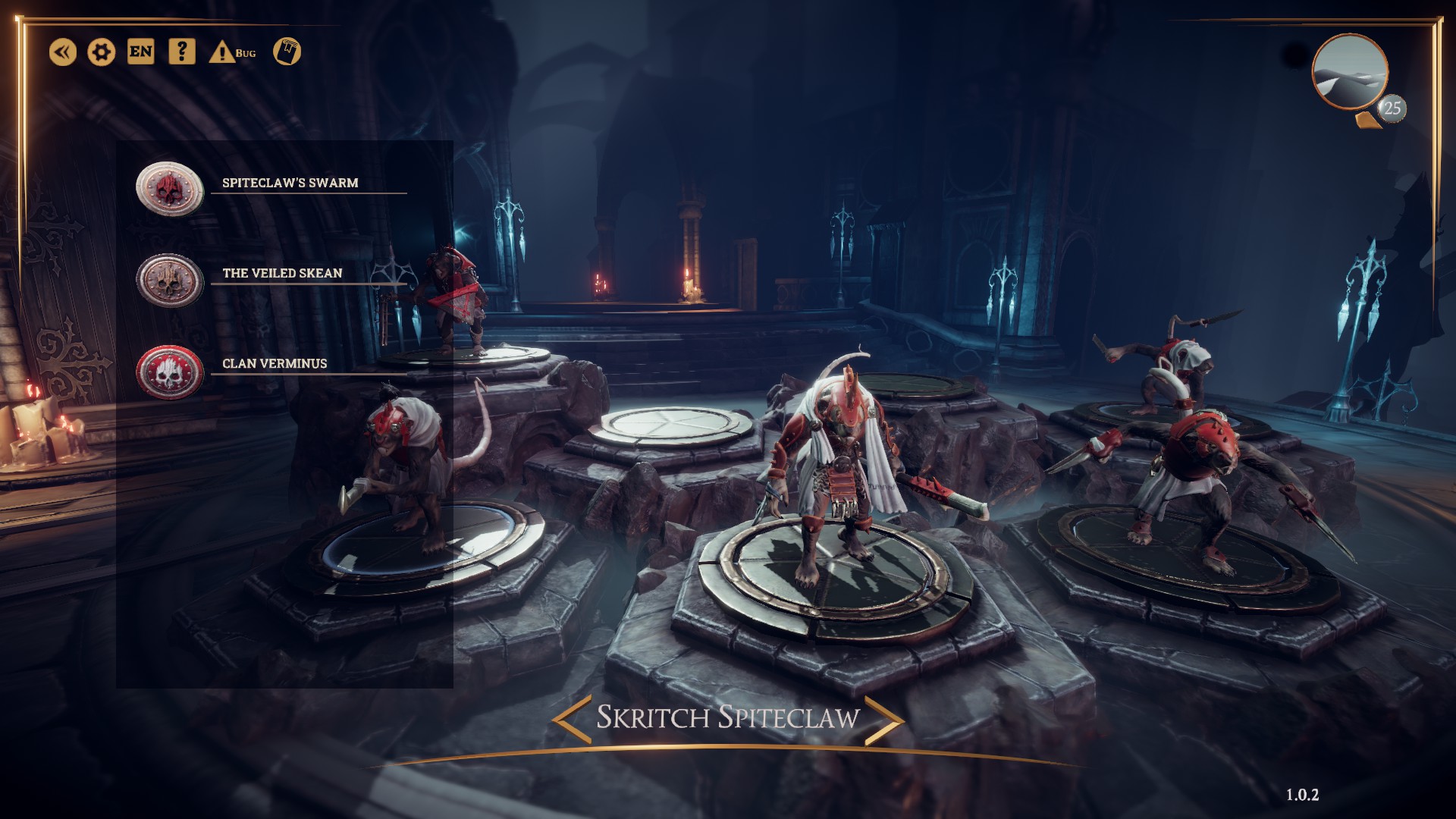
Task: Change language with the EN button
Action: click(x=141, y=52)
